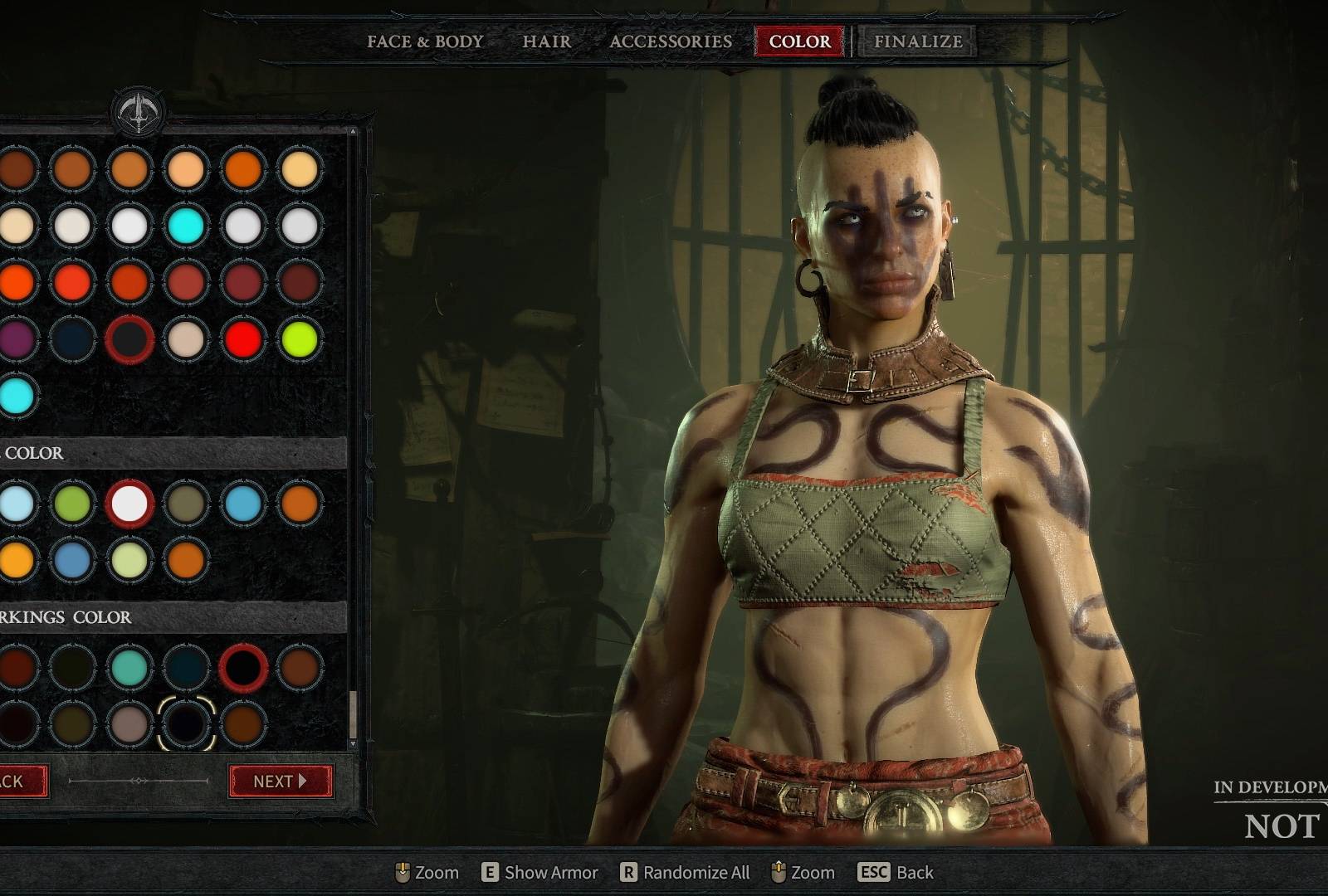The width and height of the screenshot is (1328, 896).
Task: Click the Next button
Action: [x=281, y=781]
